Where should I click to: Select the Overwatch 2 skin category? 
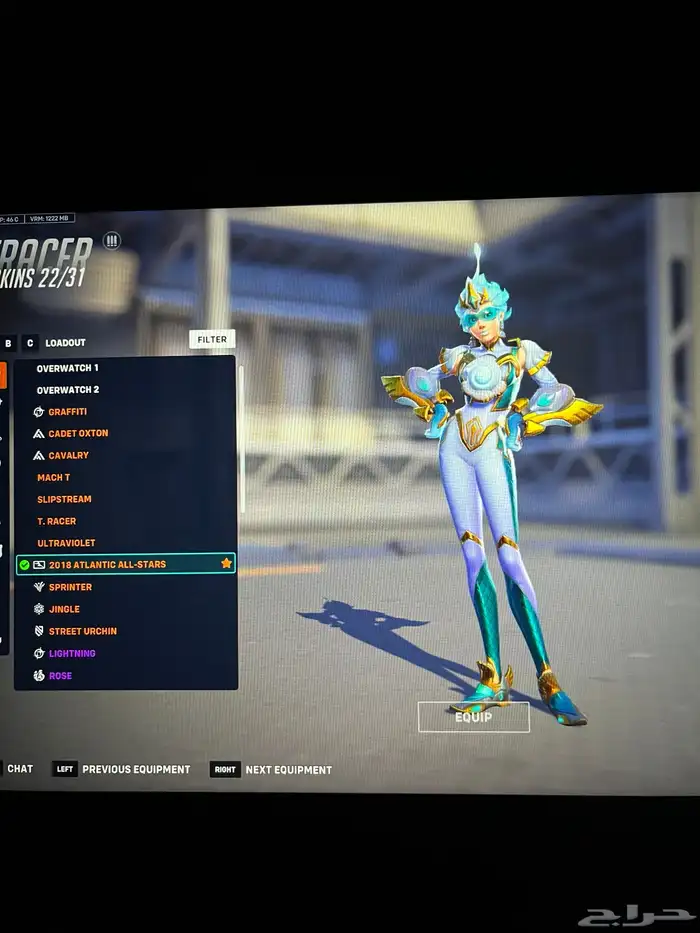coord(68,390)
